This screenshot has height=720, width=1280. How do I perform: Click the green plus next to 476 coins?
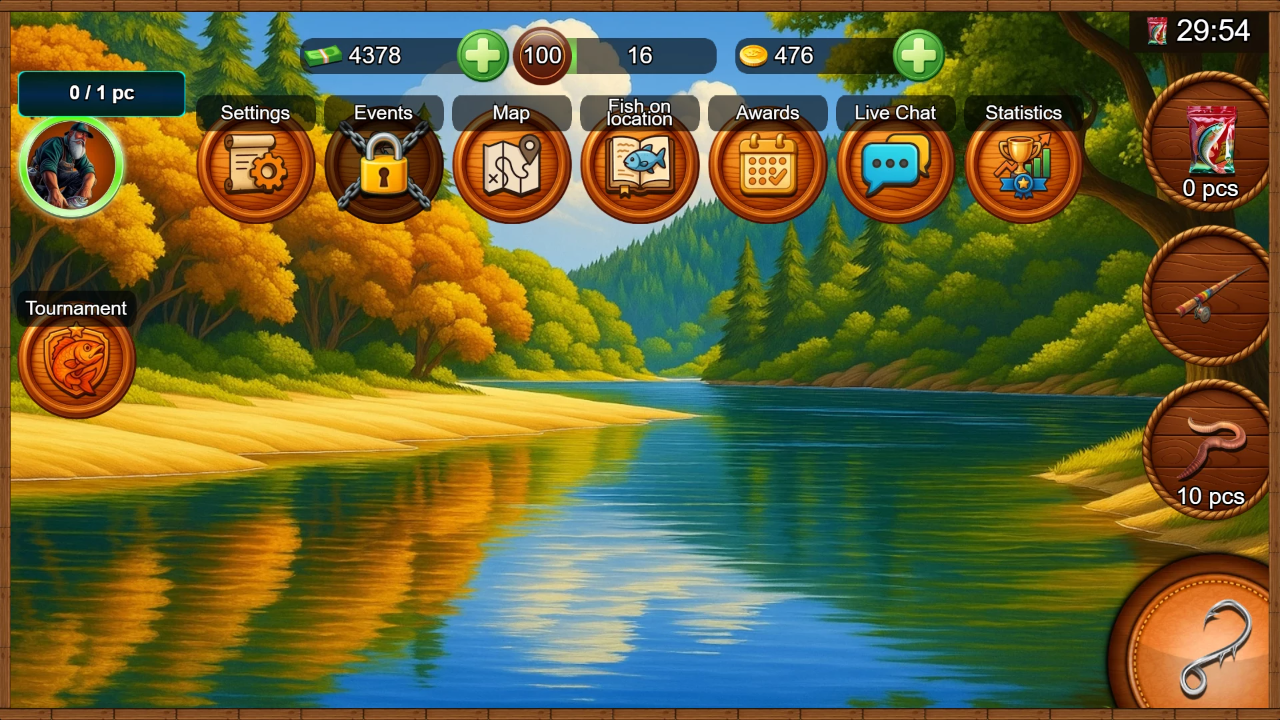pos(919,56)
